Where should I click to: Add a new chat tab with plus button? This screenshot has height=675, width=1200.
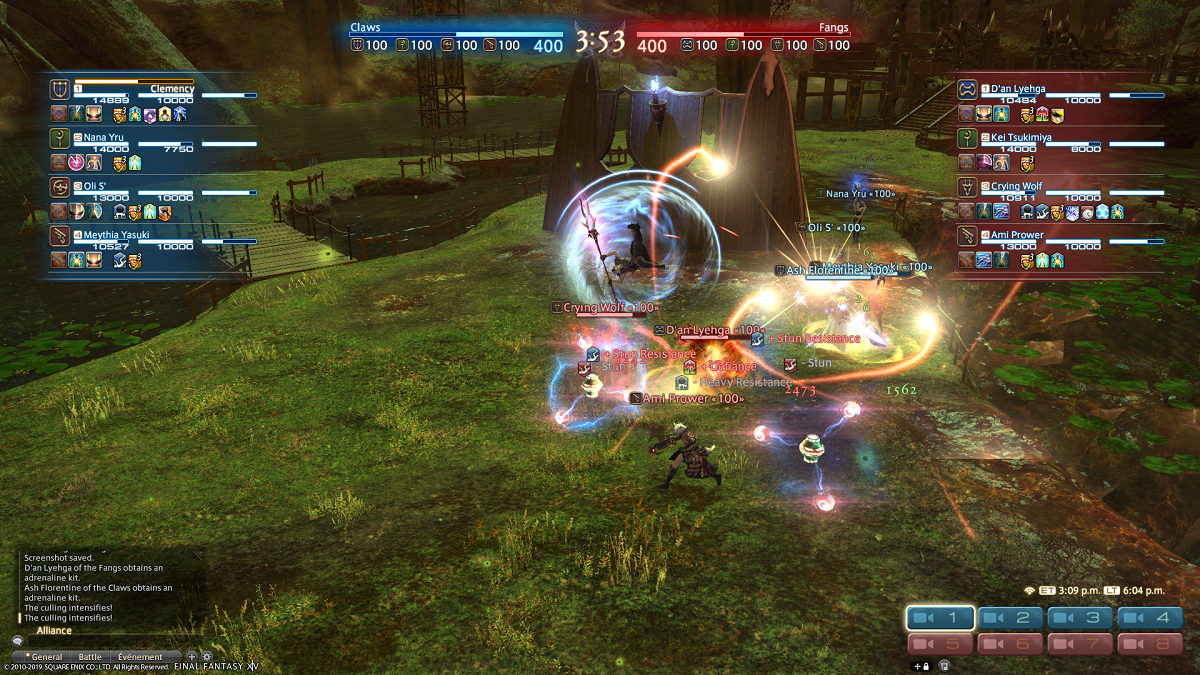[x=192, y=657]
